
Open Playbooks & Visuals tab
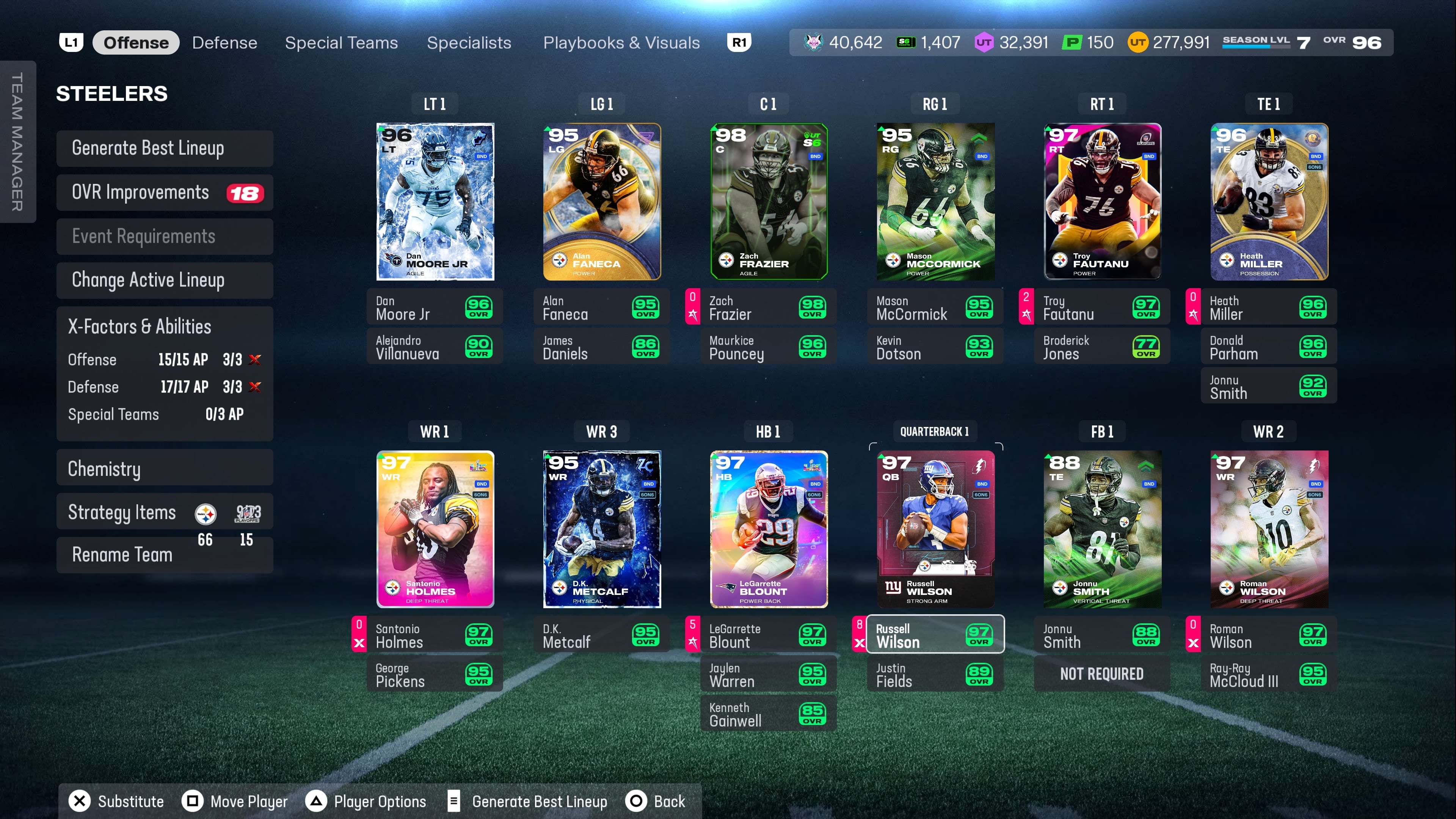(621, 43)
